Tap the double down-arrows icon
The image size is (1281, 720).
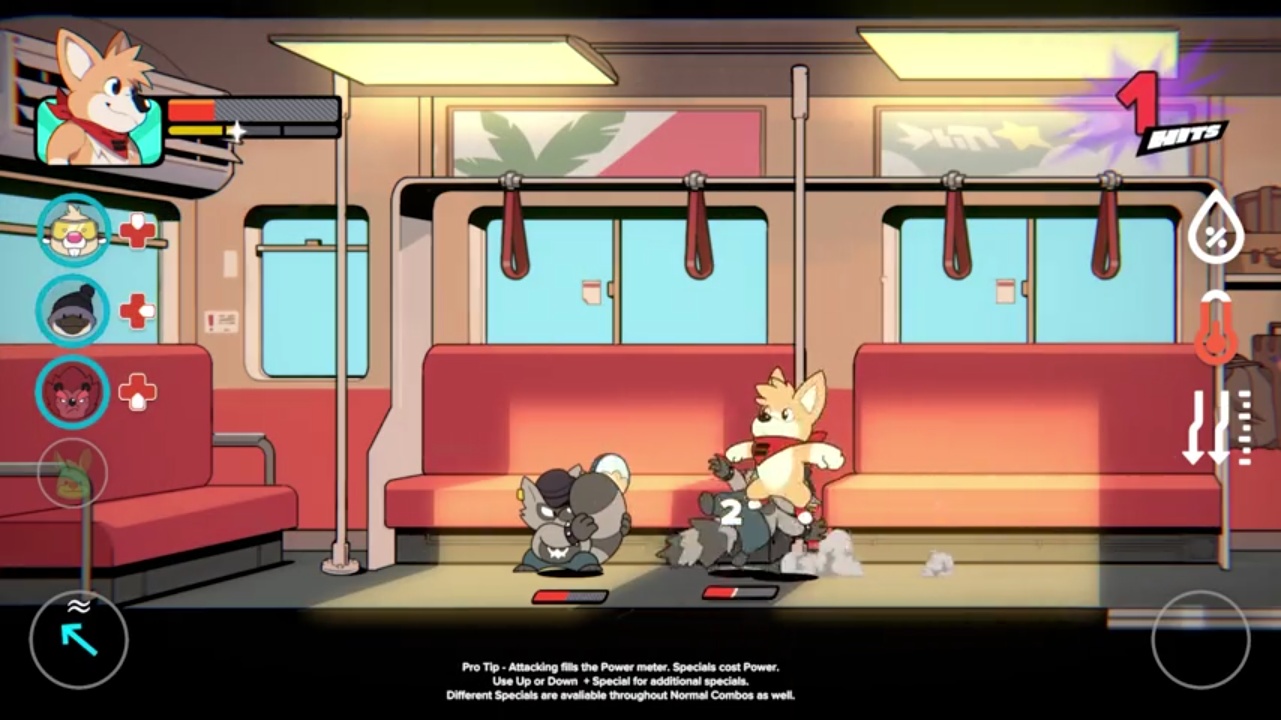[1206, 427]
